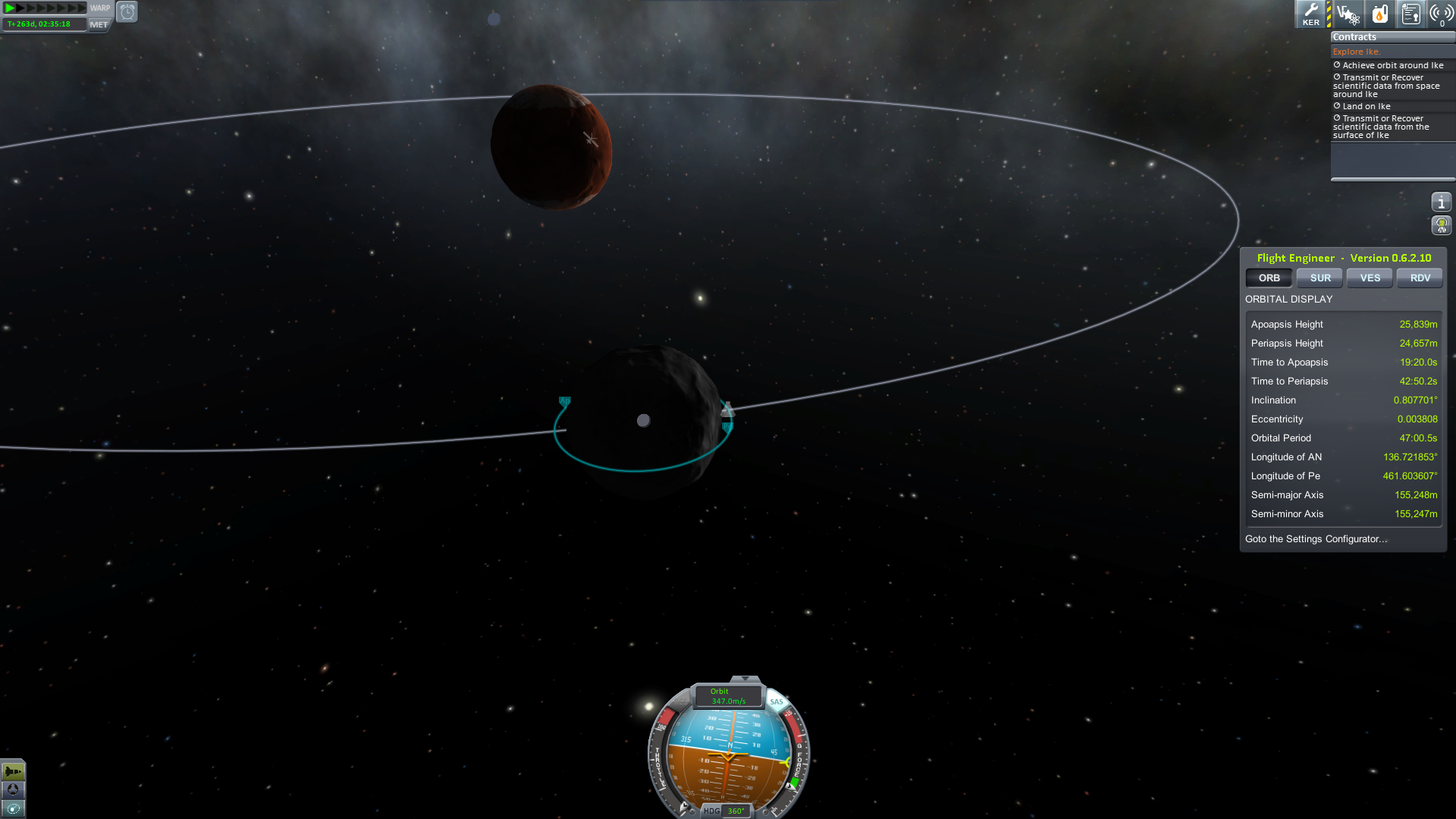
Task: Toggle the MET time display mode
Action: 99,24
